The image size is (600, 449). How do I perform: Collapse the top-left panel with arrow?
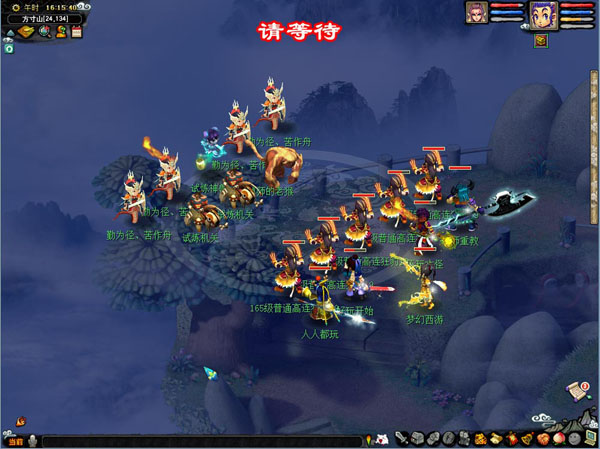(9, 31)
